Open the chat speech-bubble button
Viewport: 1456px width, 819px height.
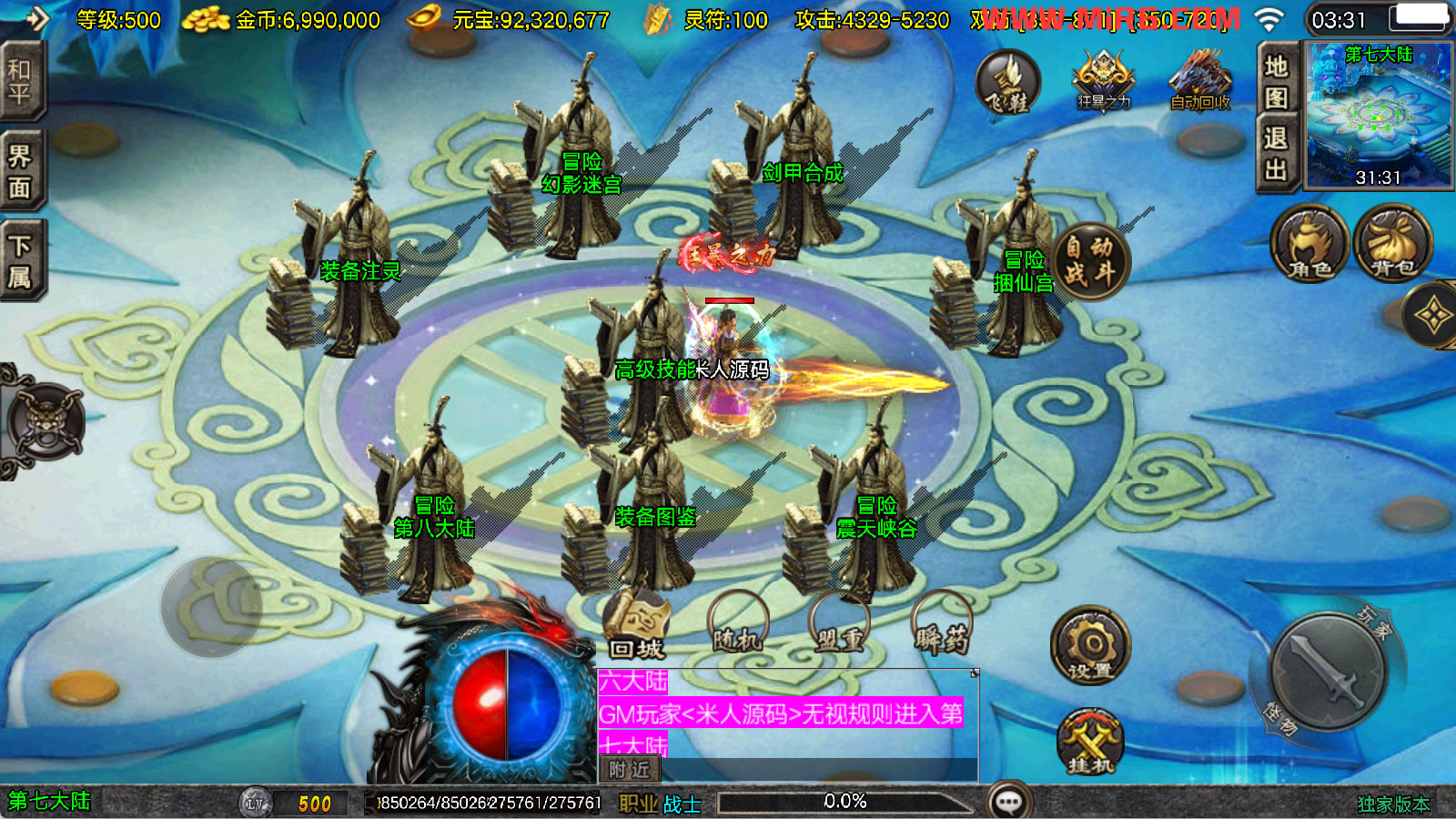[x=1009, y=802]
